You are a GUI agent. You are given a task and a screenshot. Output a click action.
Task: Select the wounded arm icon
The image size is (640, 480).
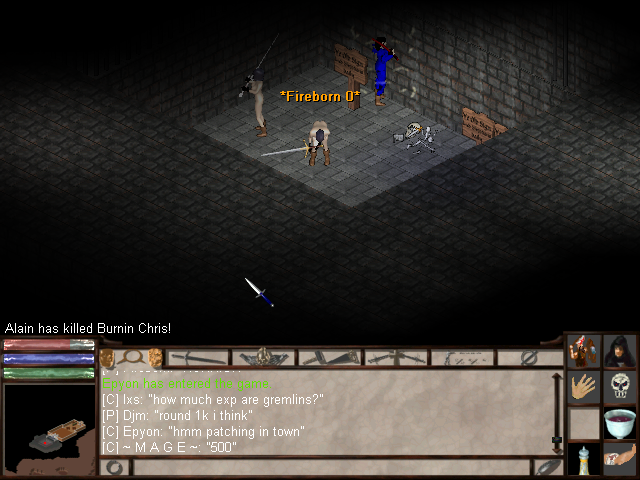[620, 459]
